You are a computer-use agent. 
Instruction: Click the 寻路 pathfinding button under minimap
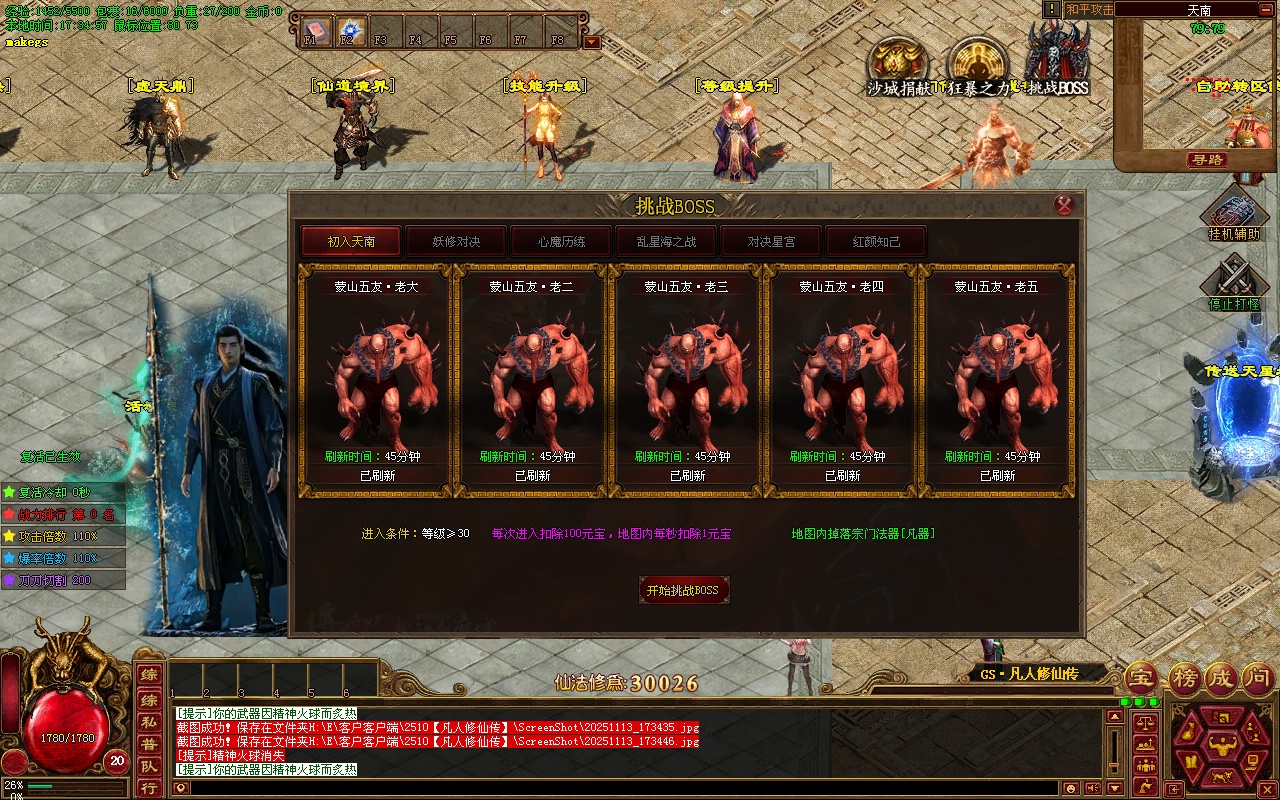click(1207, 160)
